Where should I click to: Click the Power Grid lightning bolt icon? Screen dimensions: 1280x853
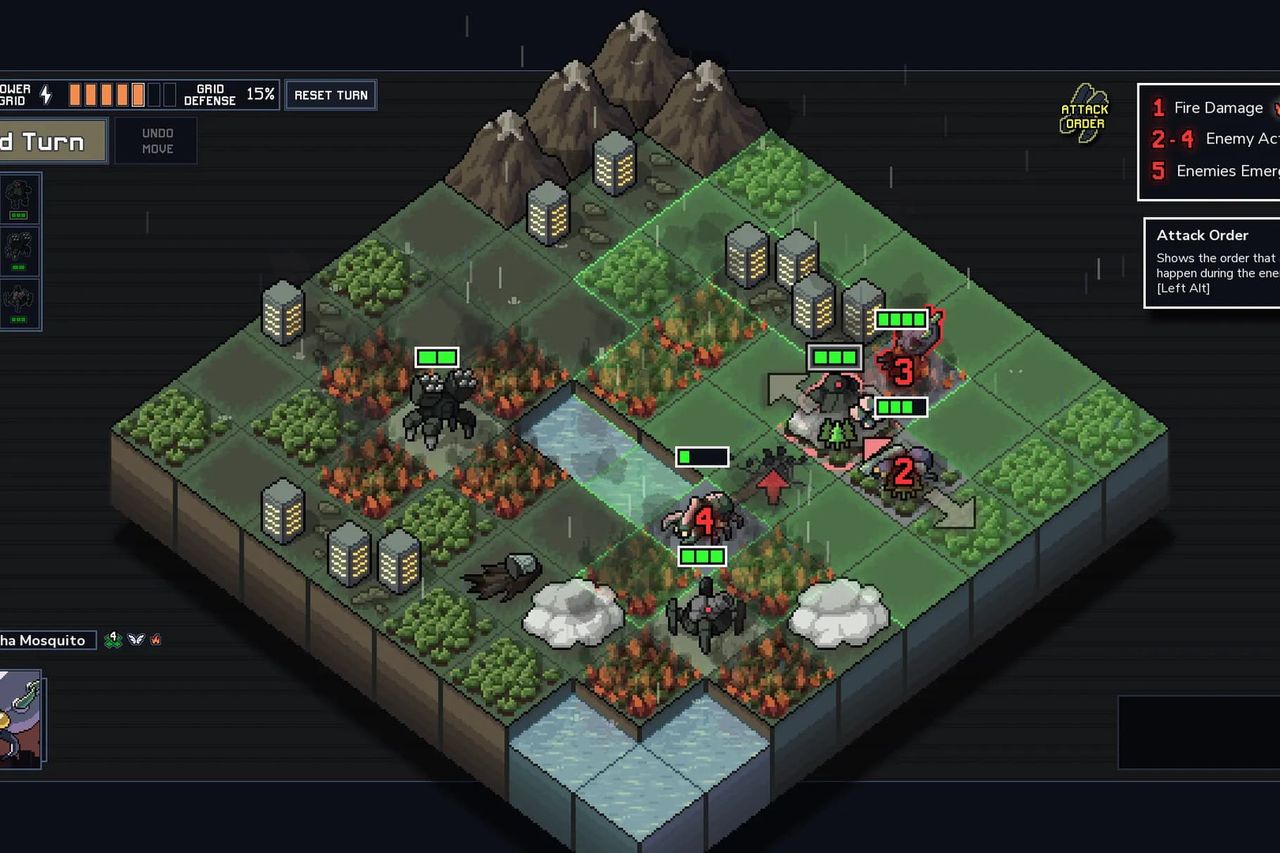[x=45, y=94]
